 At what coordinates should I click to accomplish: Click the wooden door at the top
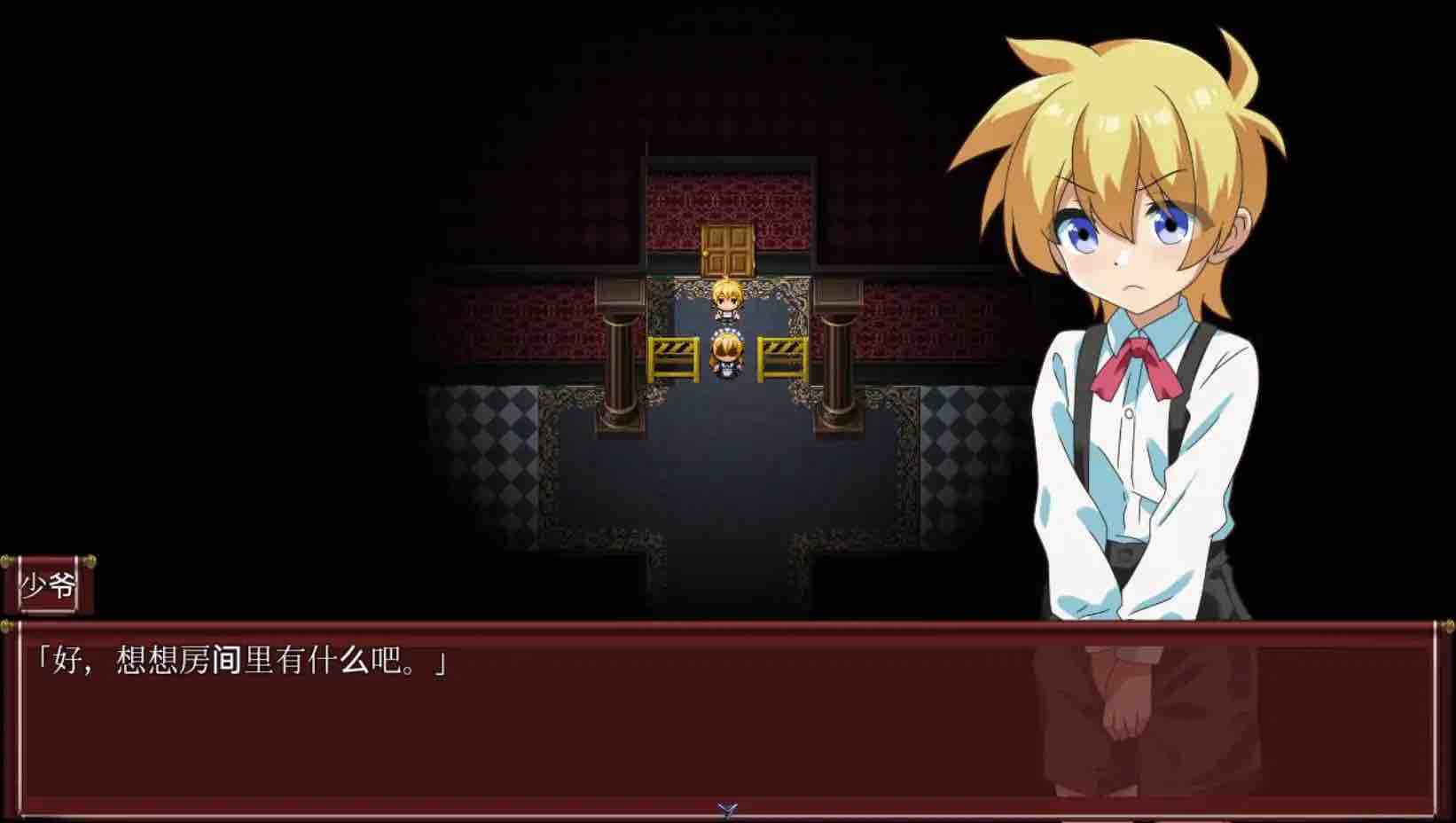click(x=726, y=248)
